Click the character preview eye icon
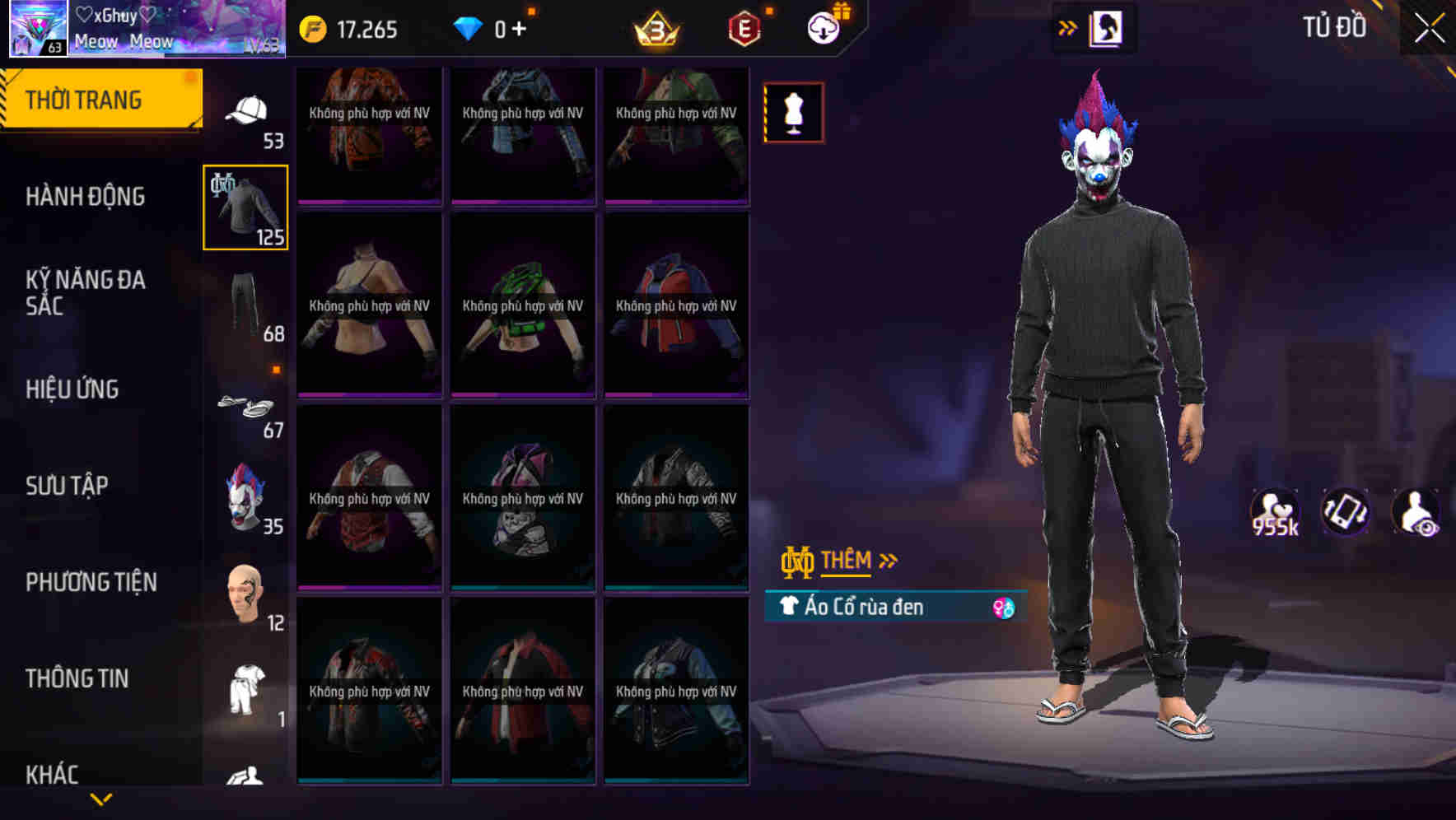This screenshot has width=1456, height=820. (x=1420, y=512)
